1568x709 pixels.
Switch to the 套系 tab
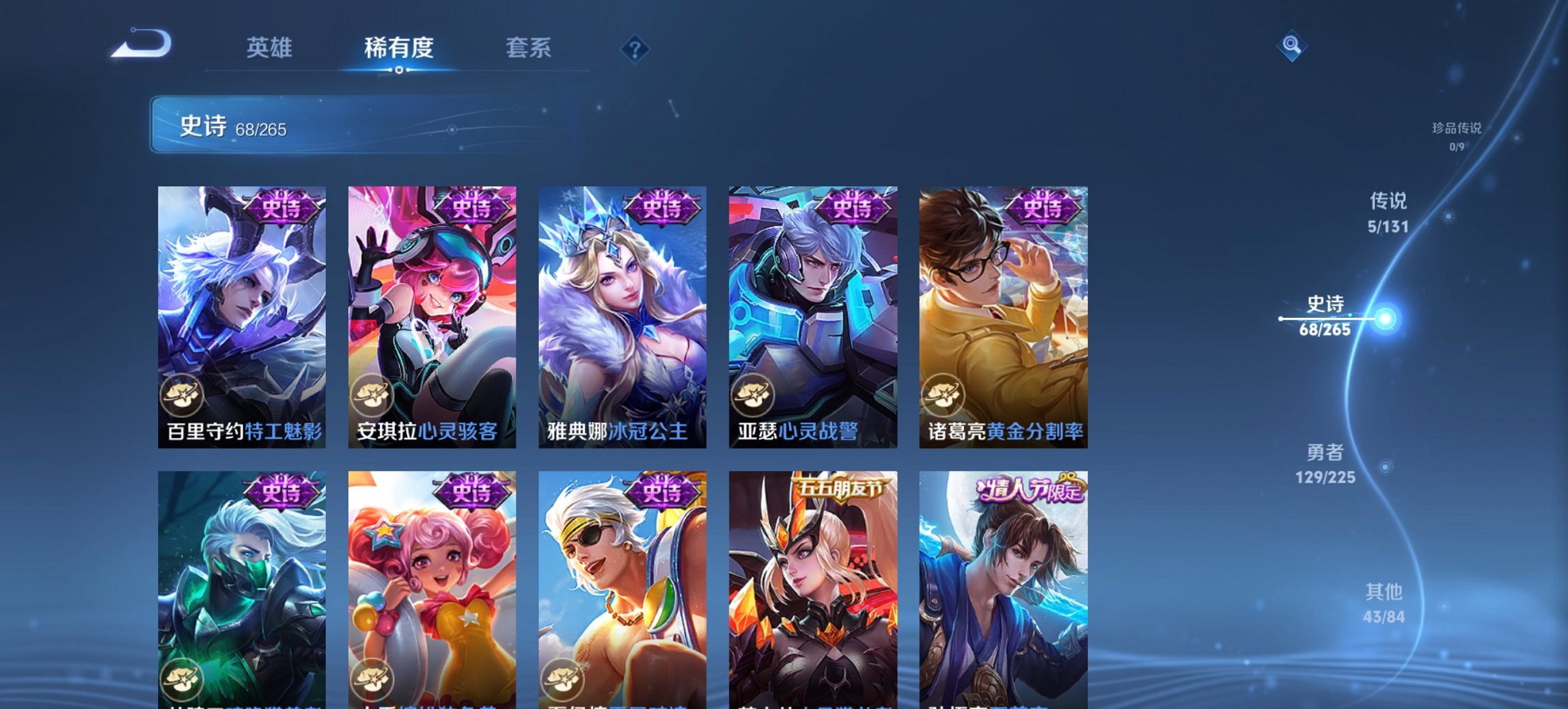point(529,48)
